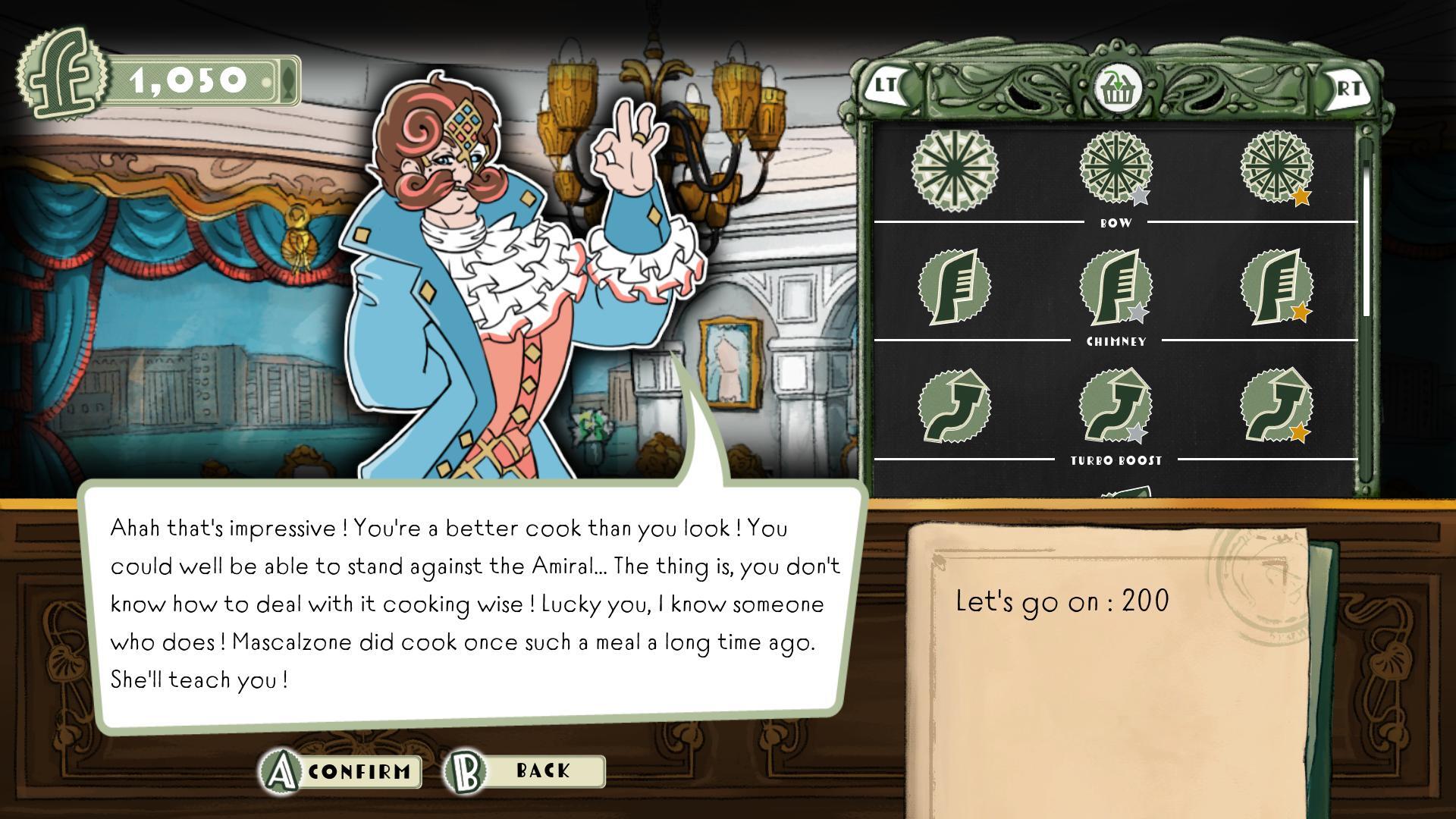The height and width of the screenshot is (819, 1456).
Task: Pick the gold-star spoked wheel upgrade
Action: tap(1277, 167)
